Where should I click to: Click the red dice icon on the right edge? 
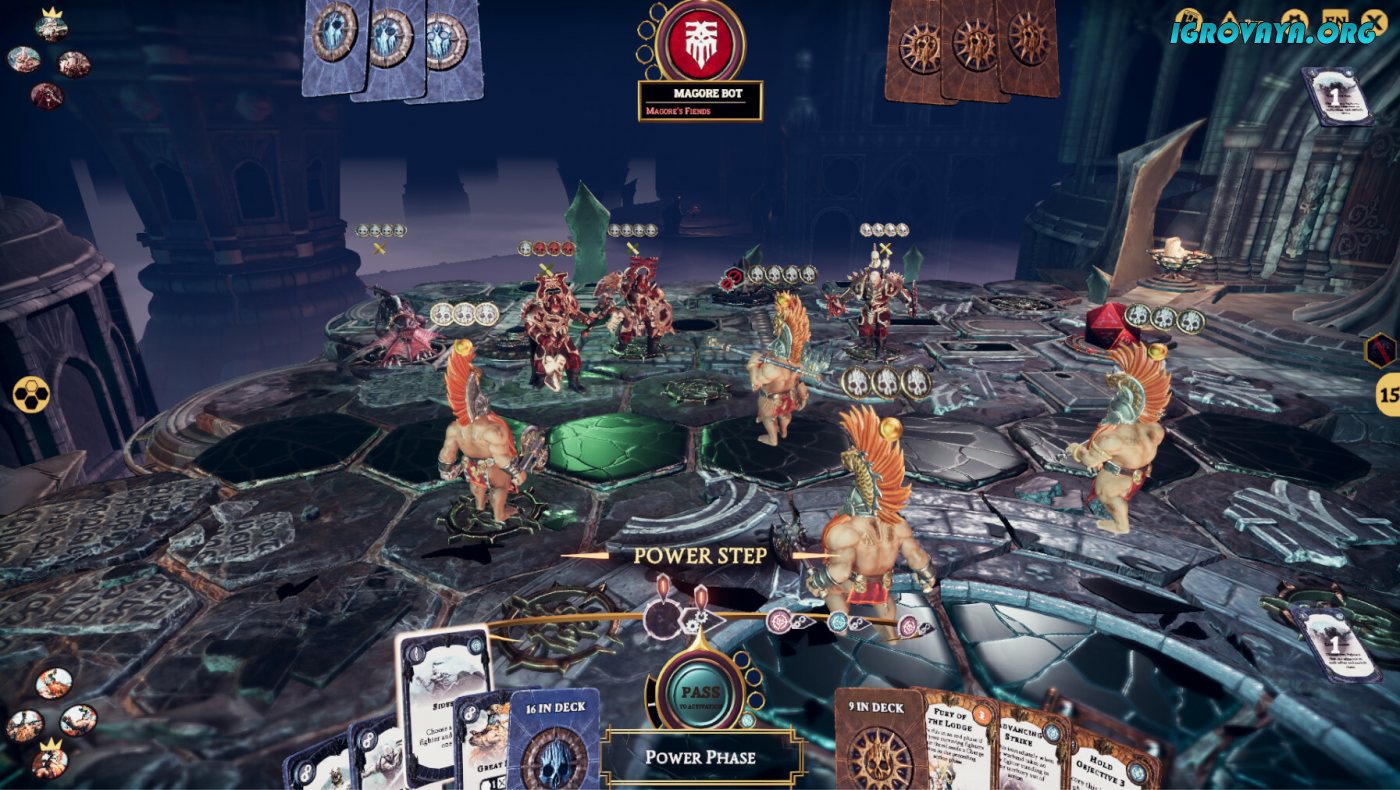point(1382,349)
